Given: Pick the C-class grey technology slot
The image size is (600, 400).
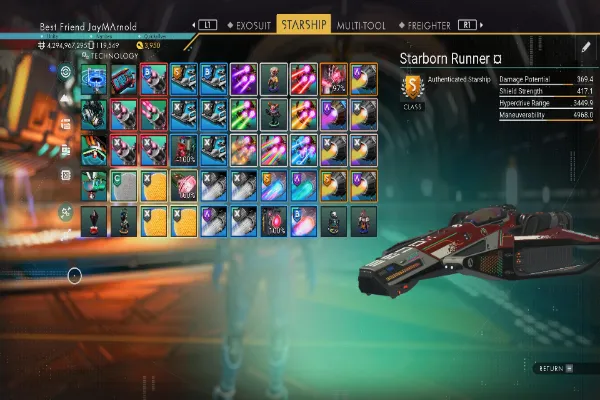Looking at the screenshot, I should (x=124, y=185).
